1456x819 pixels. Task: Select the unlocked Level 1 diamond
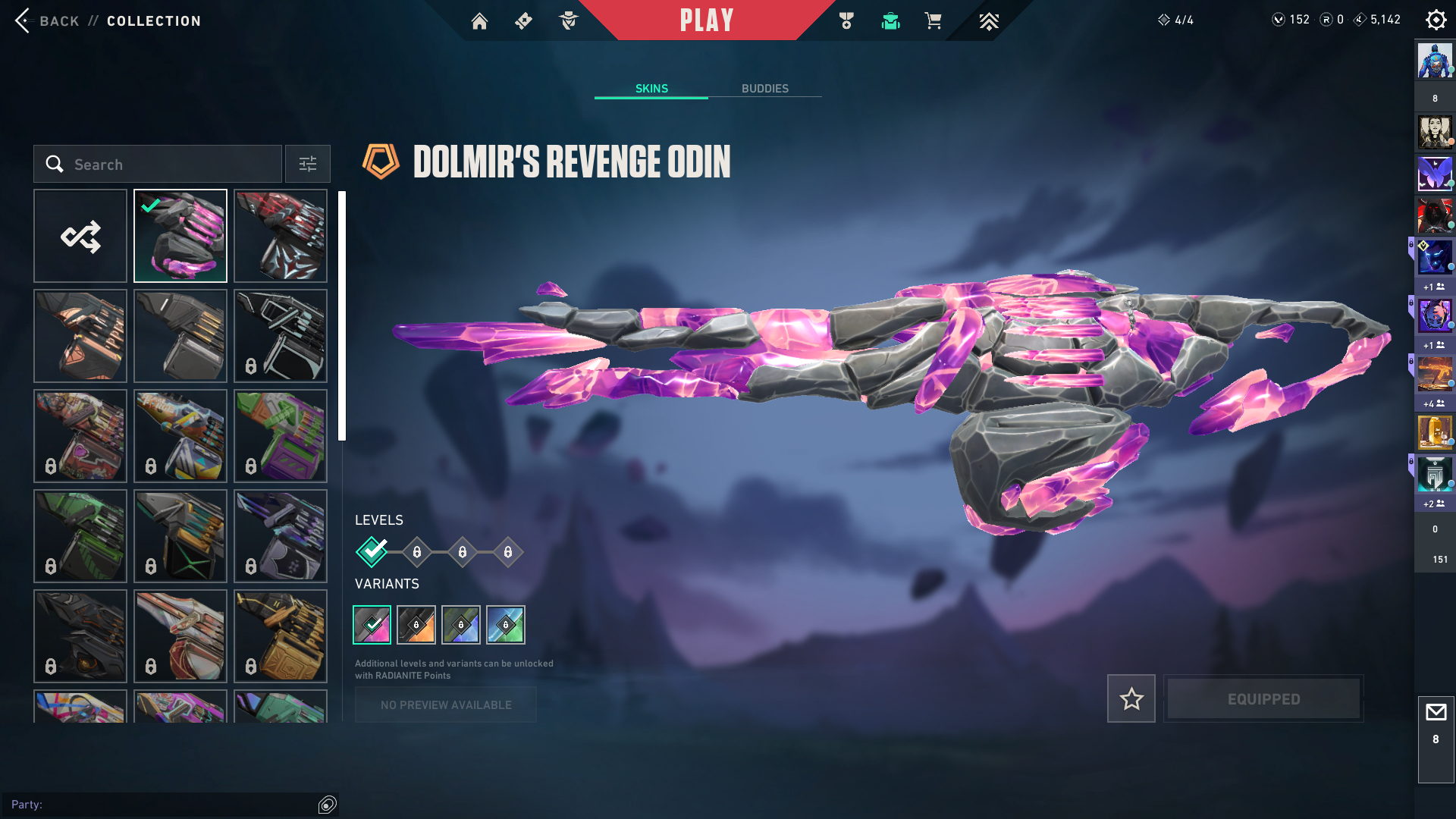coord(372,551)
